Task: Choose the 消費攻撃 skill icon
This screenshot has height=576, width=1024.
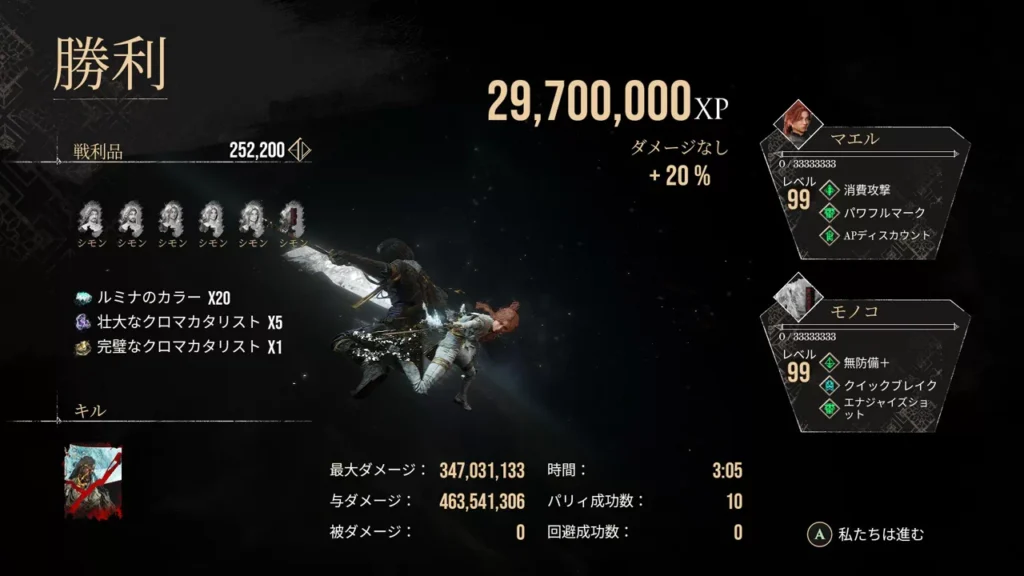Action: click(828, 189)
